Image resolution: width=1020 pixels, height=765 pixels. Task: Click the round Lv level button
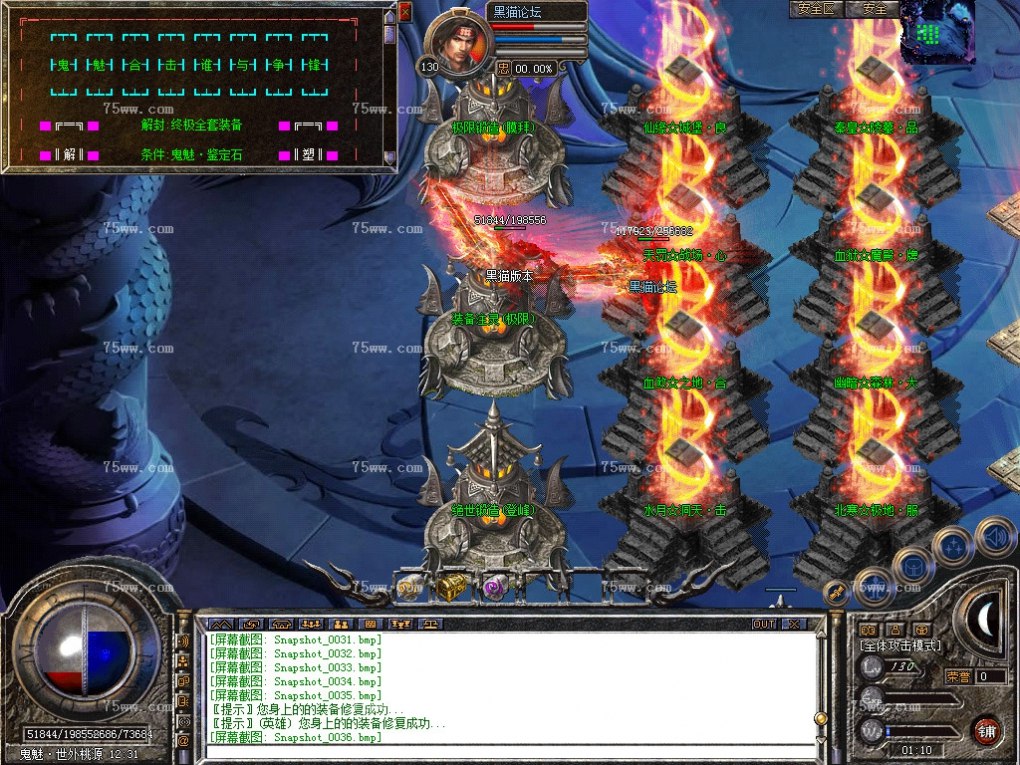click(x=871, y=668)
